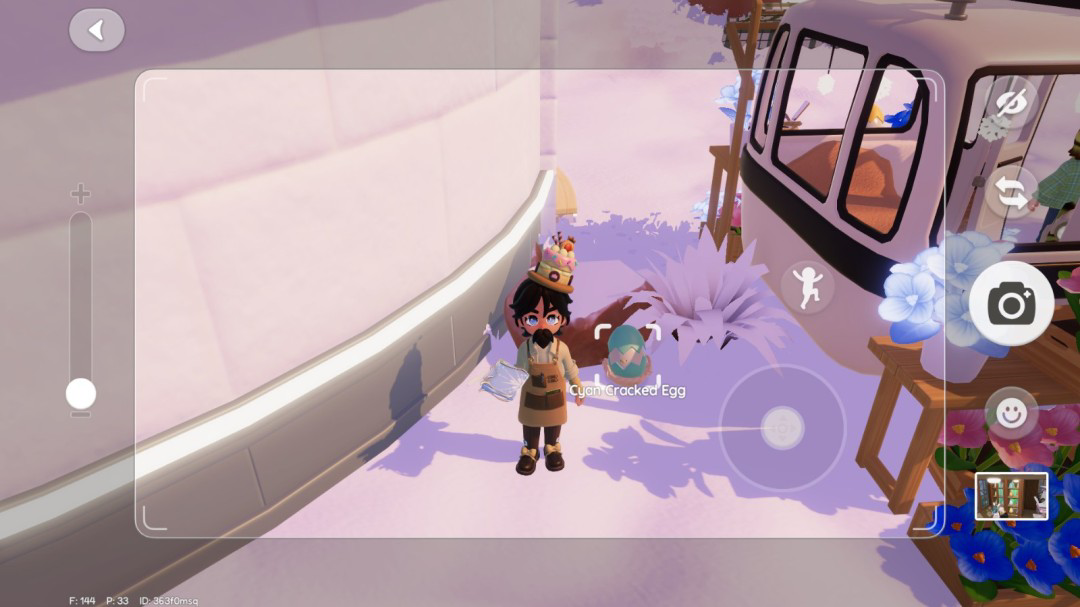Go back using the arrow button
Screen dimensions: 1080x607
coord(97,31)
